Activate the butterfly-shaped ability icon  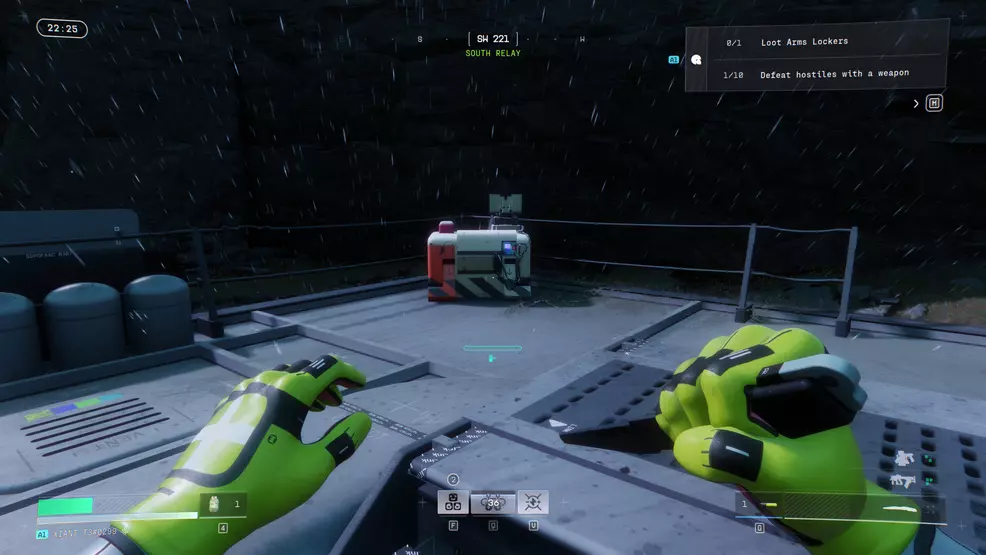tap(493, 502)
